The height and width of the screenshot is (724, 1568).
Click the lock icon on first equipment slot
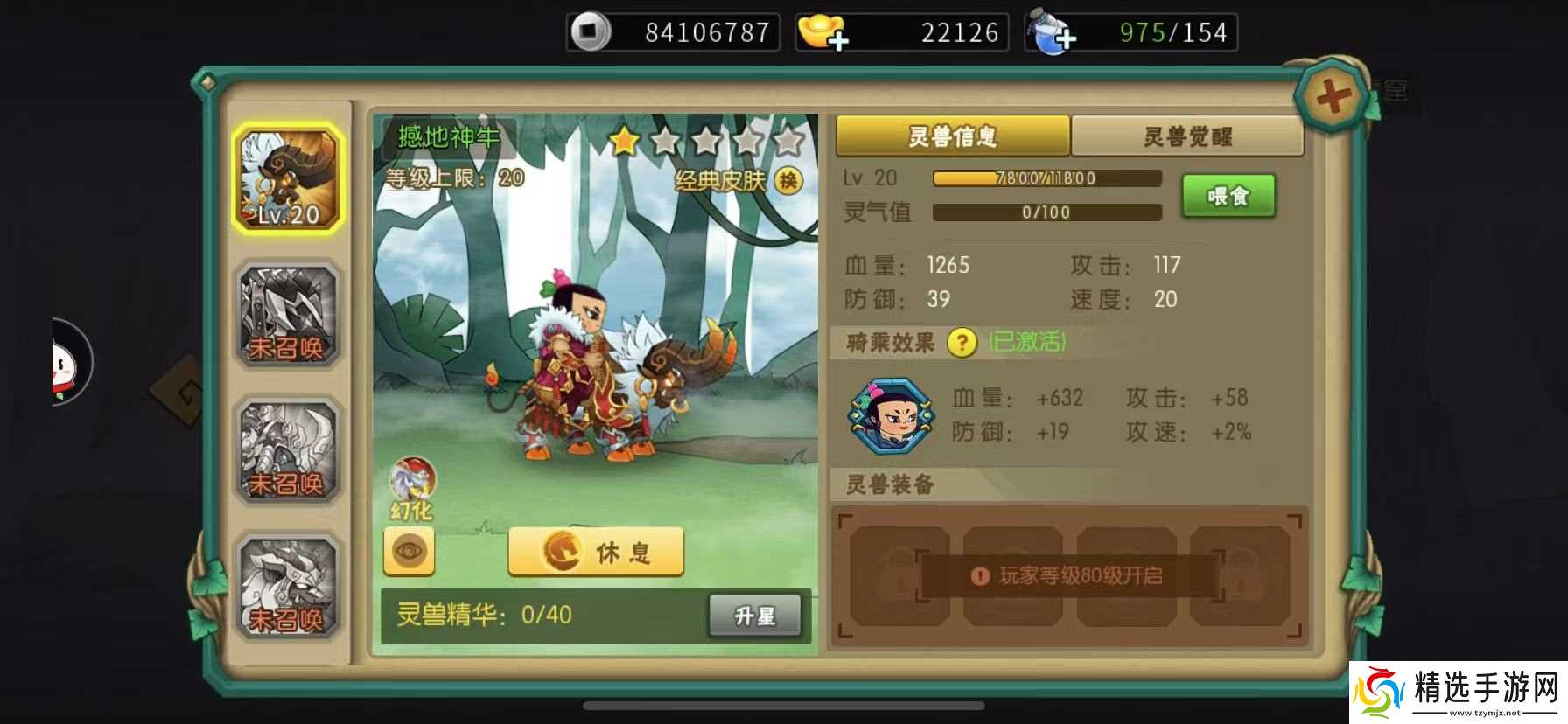pyautogui.click(x=894, y=573)
